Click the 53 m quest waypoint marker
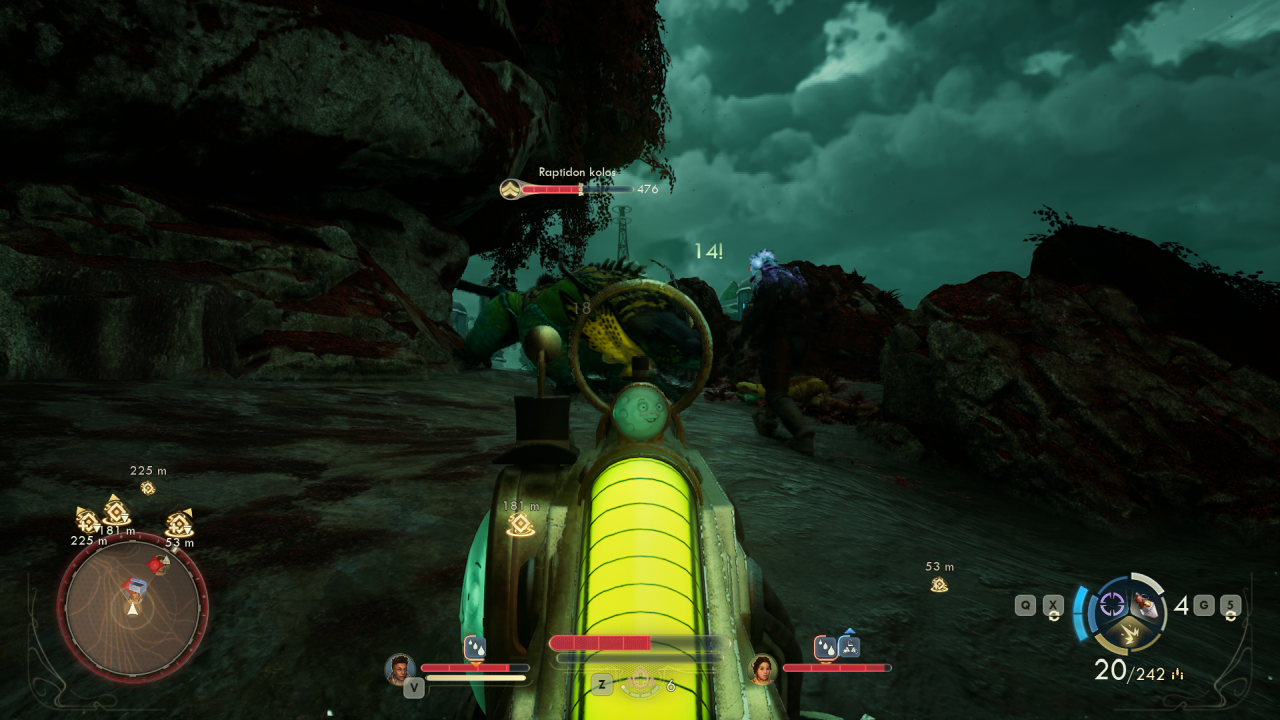1280x720 pixels. (939, 584)
